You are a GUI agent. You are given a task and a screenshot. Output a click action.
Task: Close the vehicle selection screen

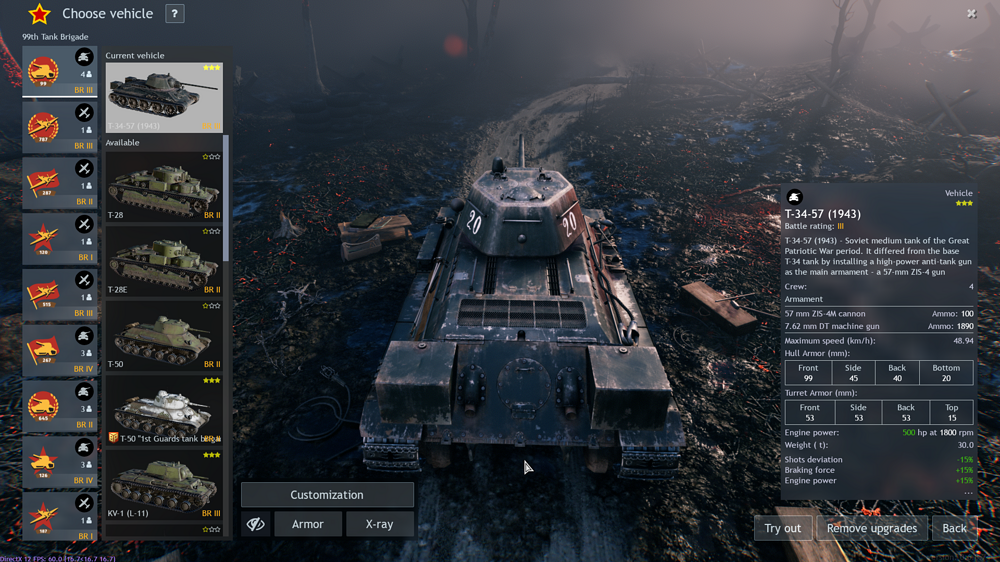[971, 14]
